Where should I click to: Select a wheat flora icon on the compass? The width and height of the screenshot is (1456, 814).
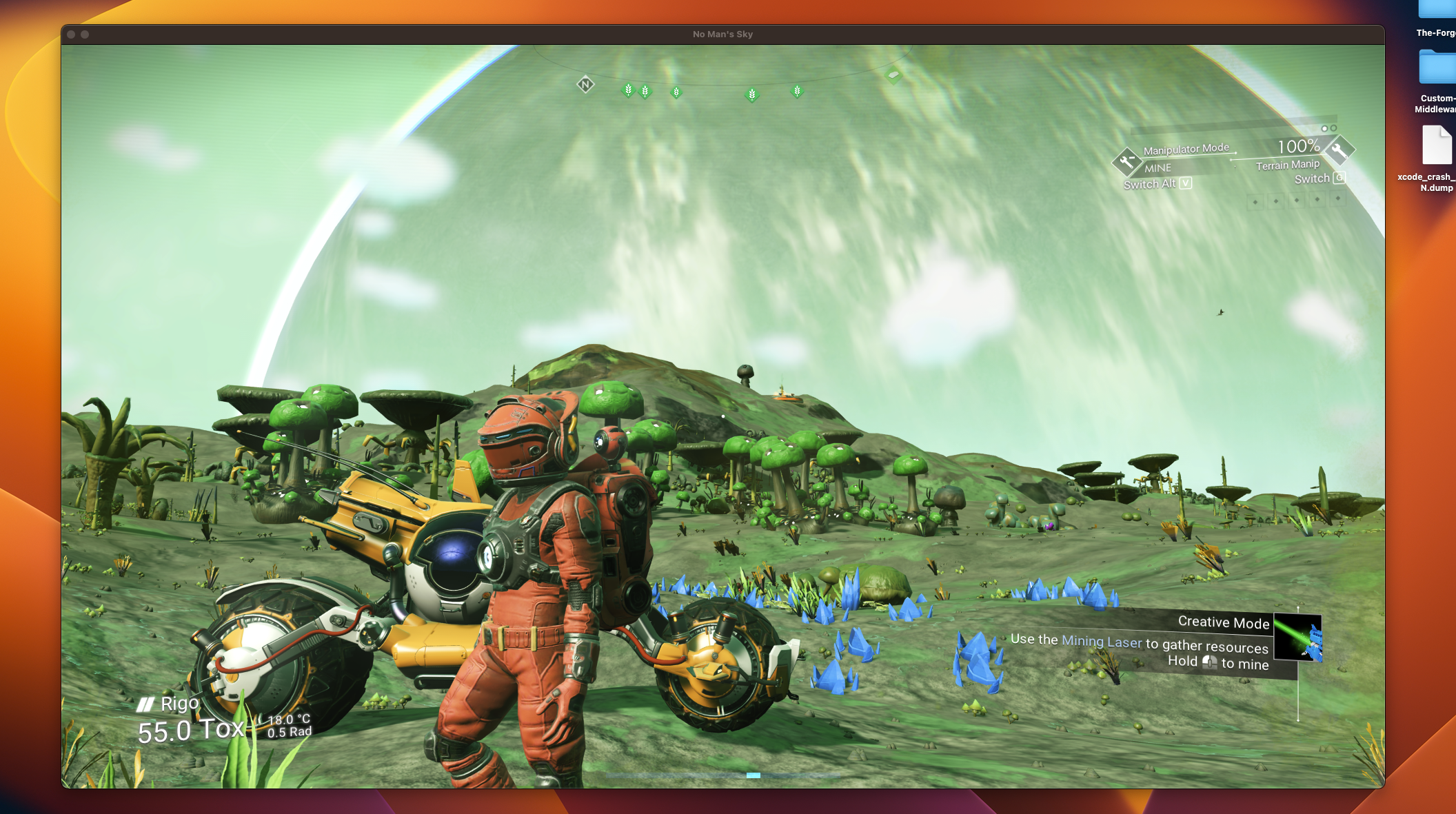tap(629, 90)
